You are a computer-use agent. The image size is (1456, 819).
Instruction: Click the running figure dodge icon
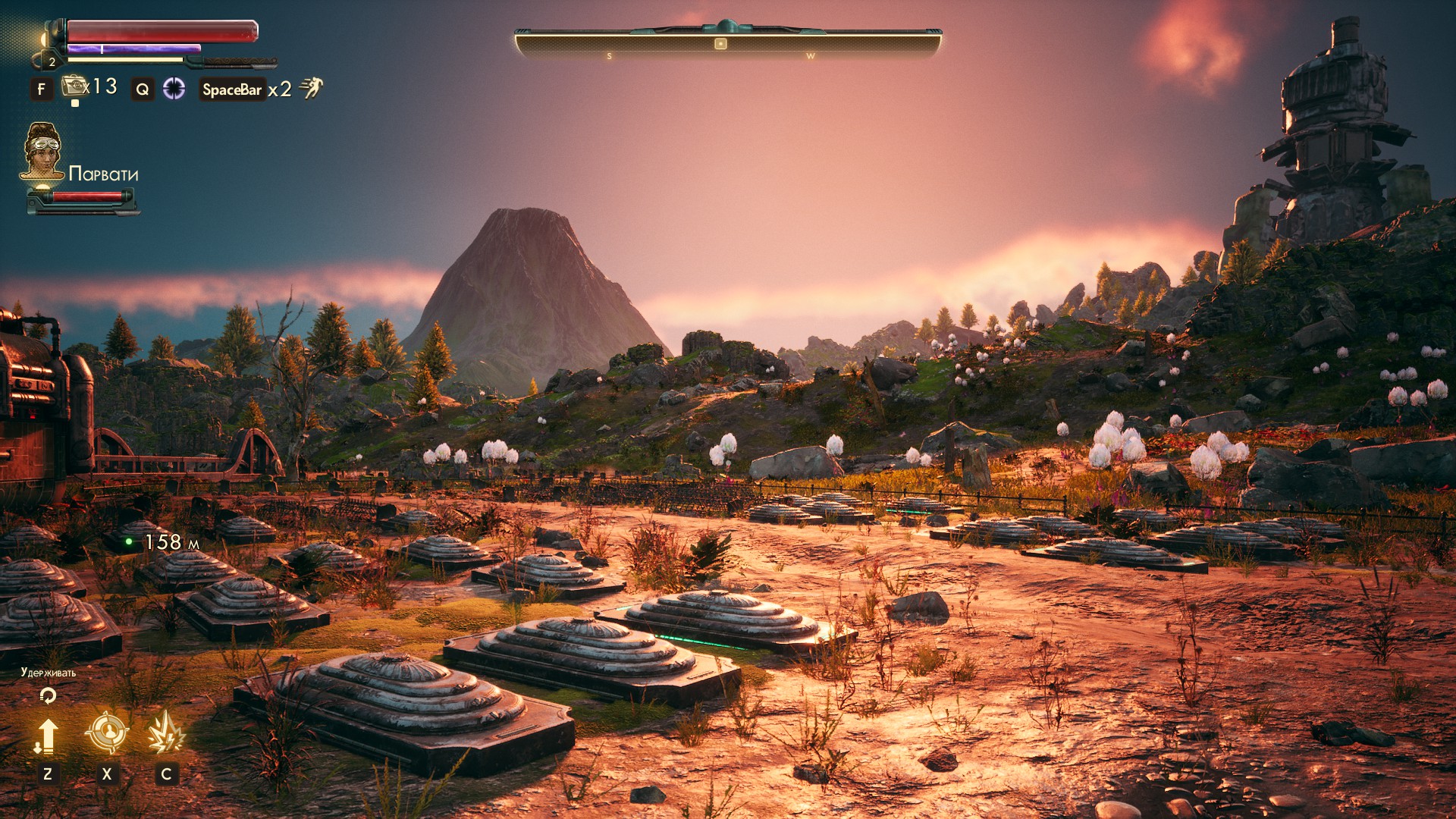click(311, 88)
